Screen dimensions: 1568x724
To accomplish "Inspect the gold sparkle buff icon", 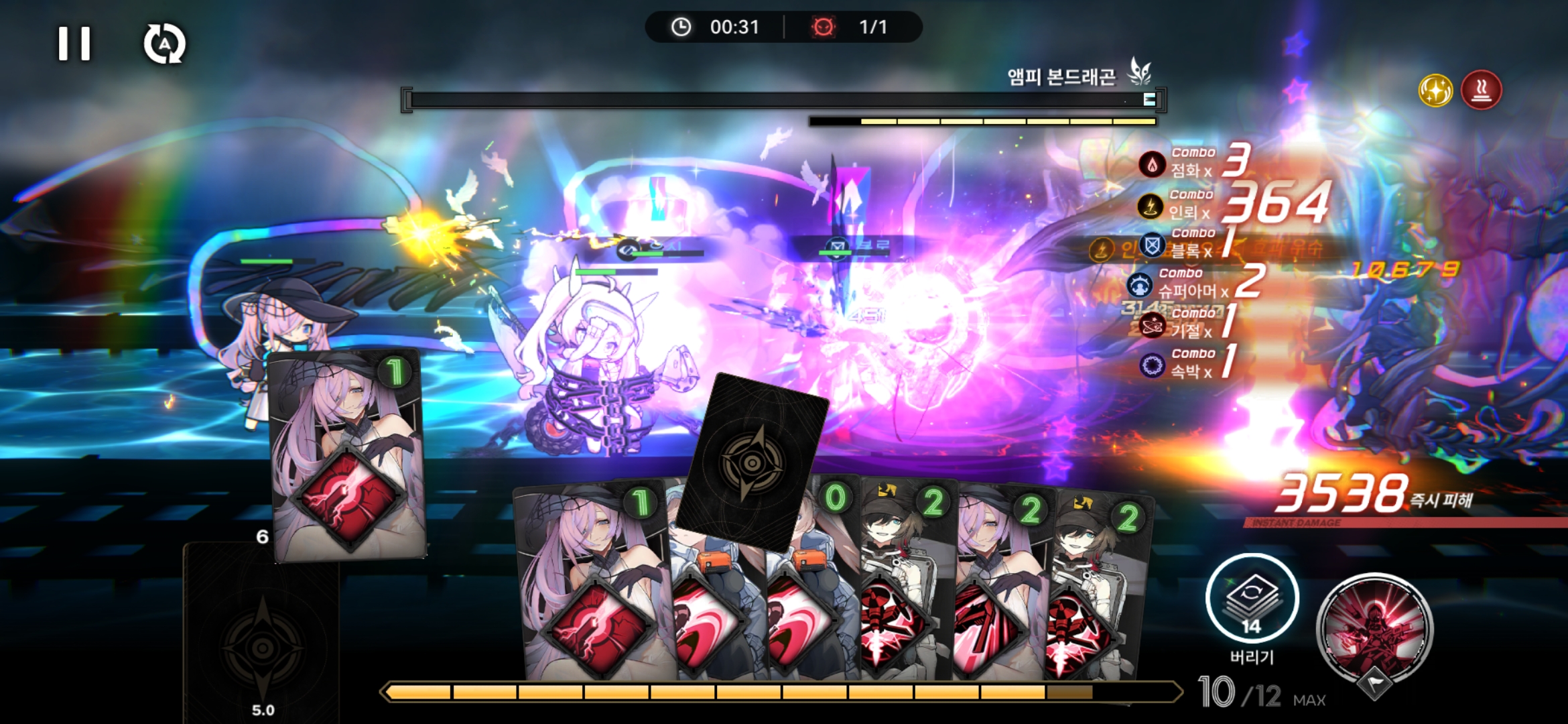I will click(1435, 90).
